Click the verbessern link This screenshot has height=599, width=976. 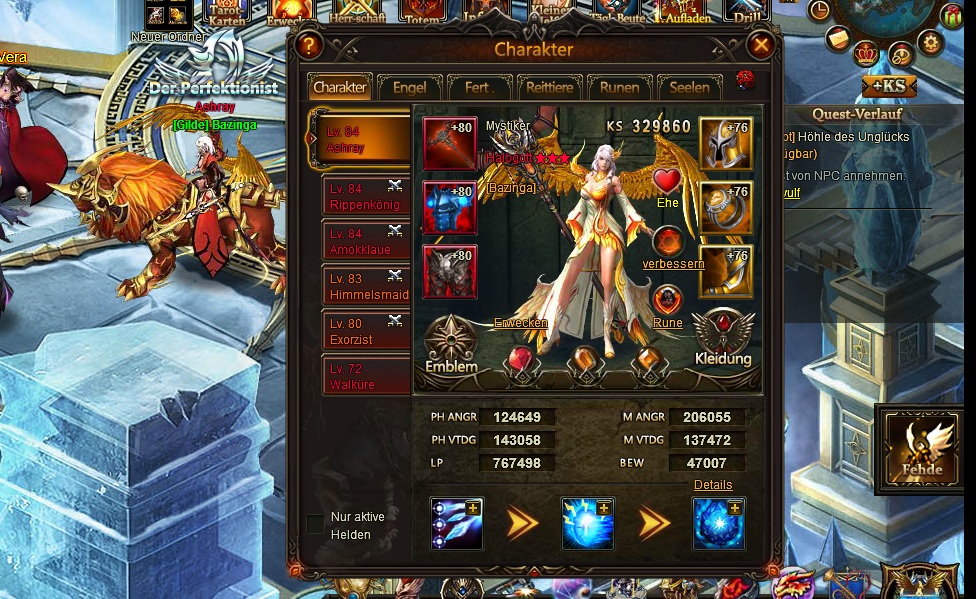673,264
